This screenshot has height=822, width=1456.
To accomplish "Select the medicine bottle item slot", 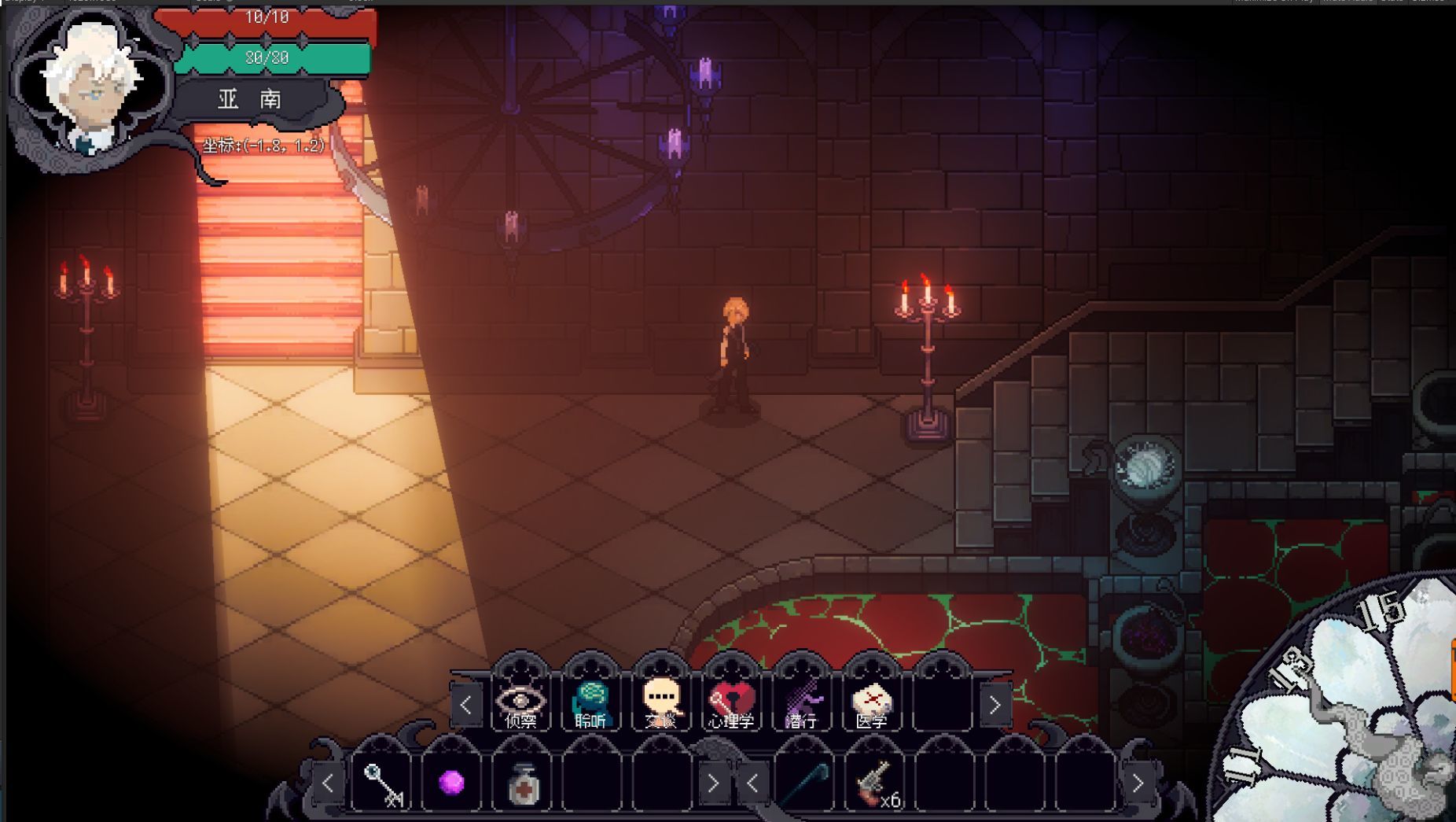I will click(522, 783).
